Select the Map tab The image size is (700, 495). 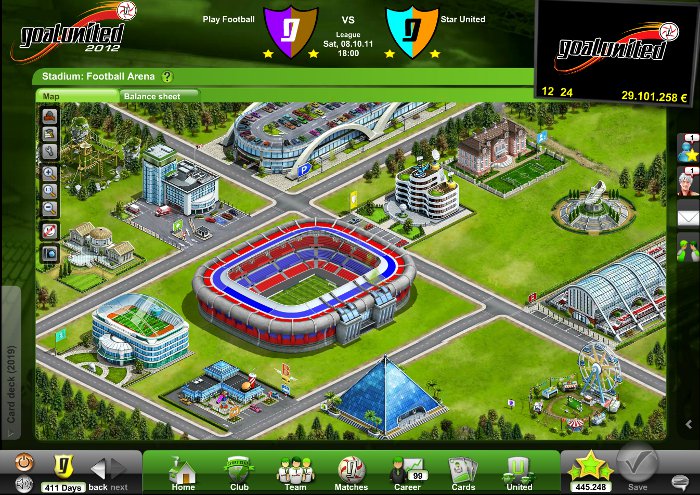(76, 96)
